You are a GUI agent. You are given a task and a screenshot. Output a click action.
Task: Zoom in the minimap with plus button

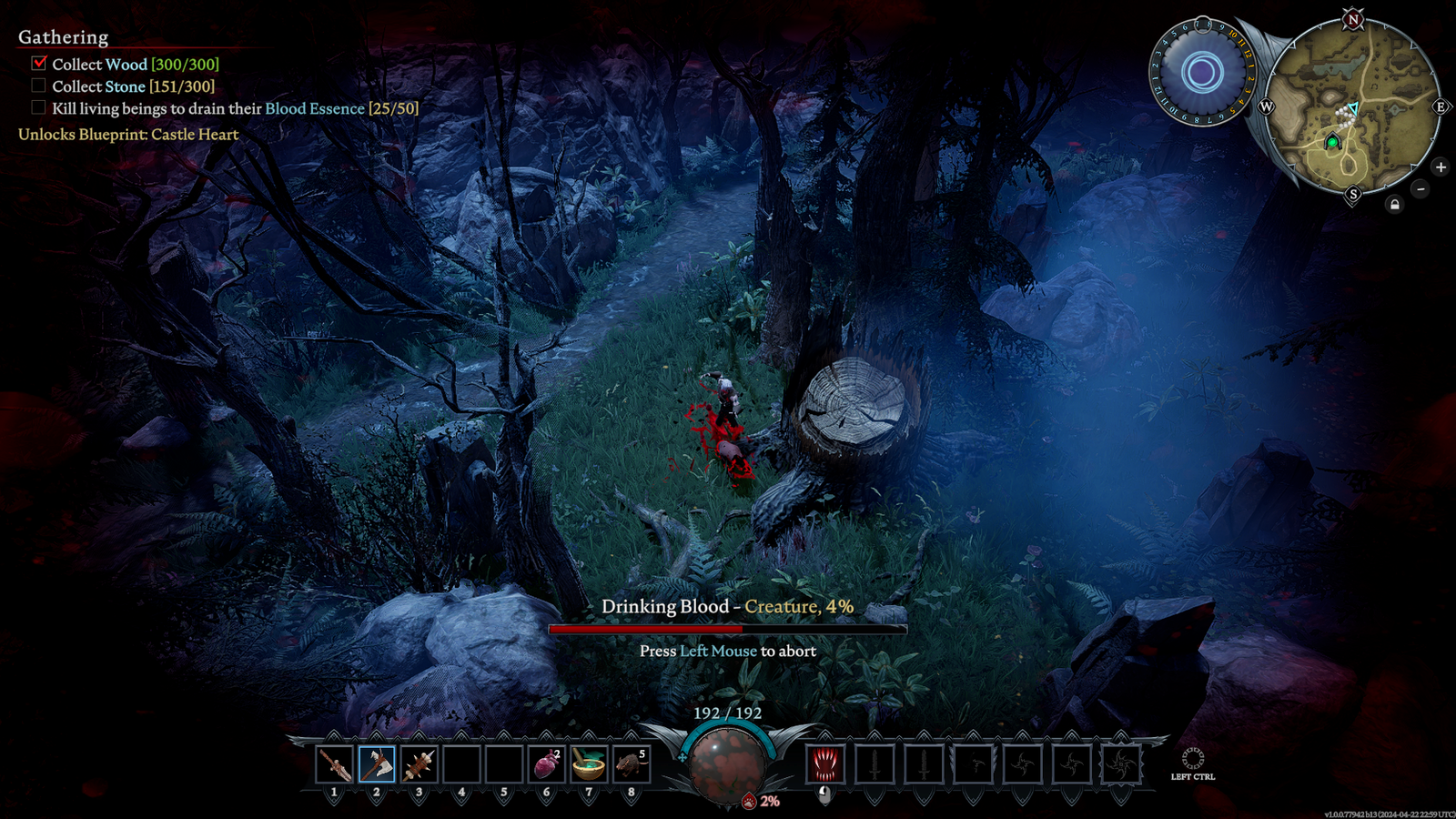tap(1441, 167)
